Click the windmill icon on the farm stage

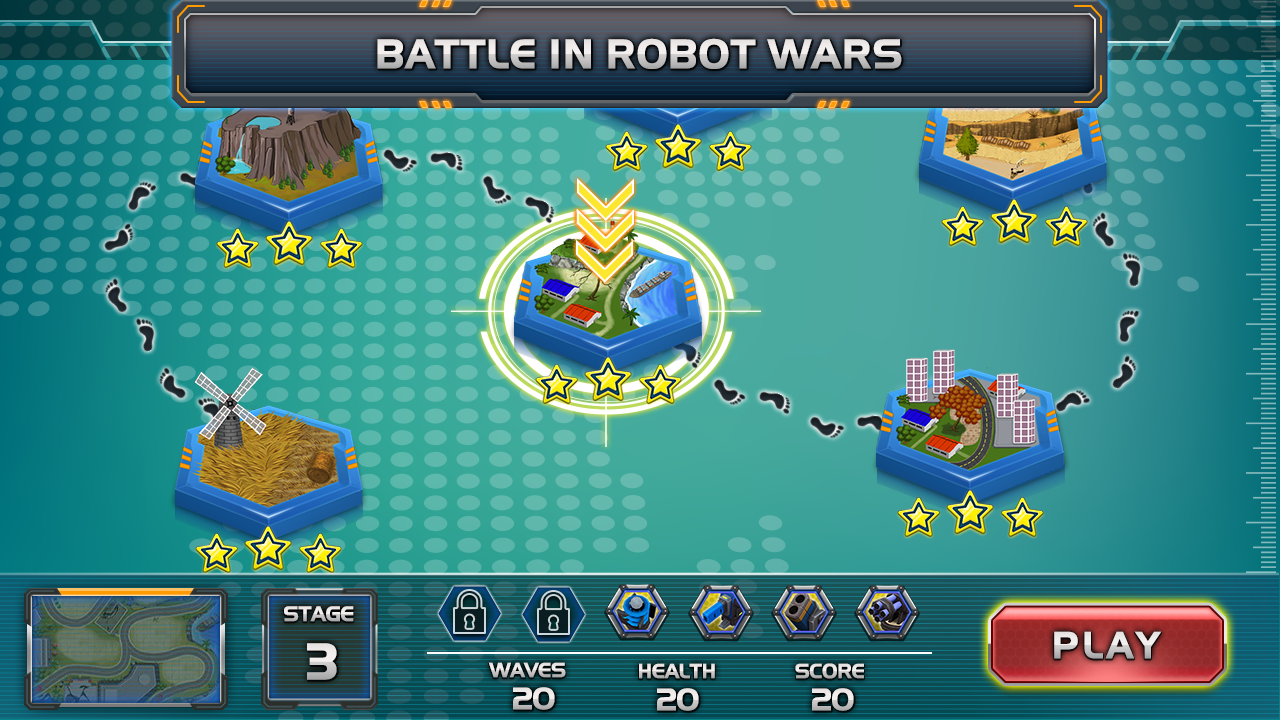tap(232, 405)
